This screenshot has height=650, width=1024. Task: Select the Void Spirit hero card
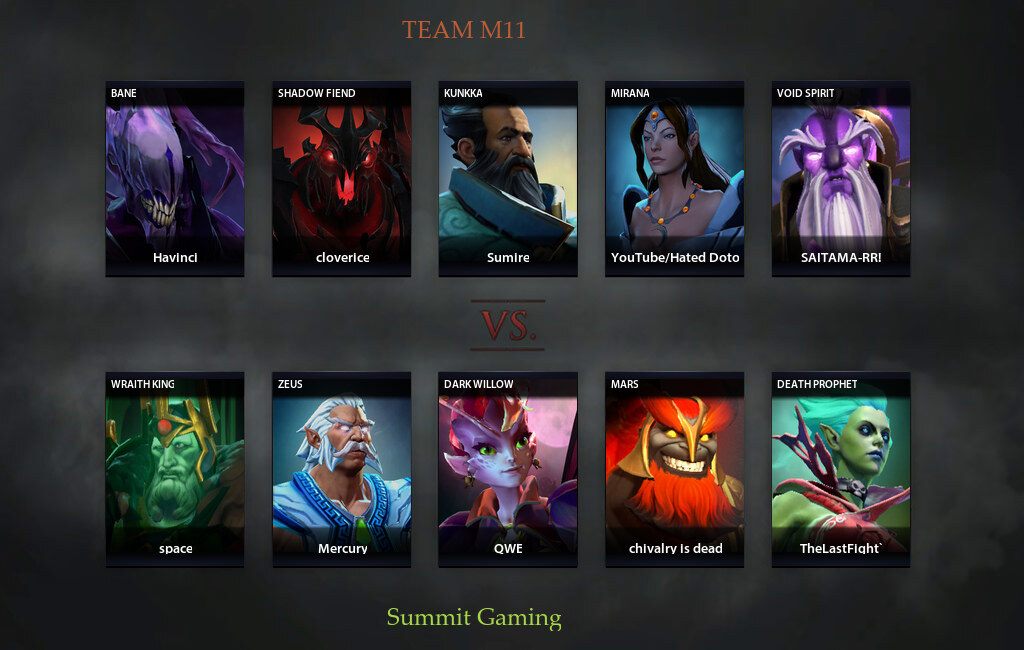point(840,178)
